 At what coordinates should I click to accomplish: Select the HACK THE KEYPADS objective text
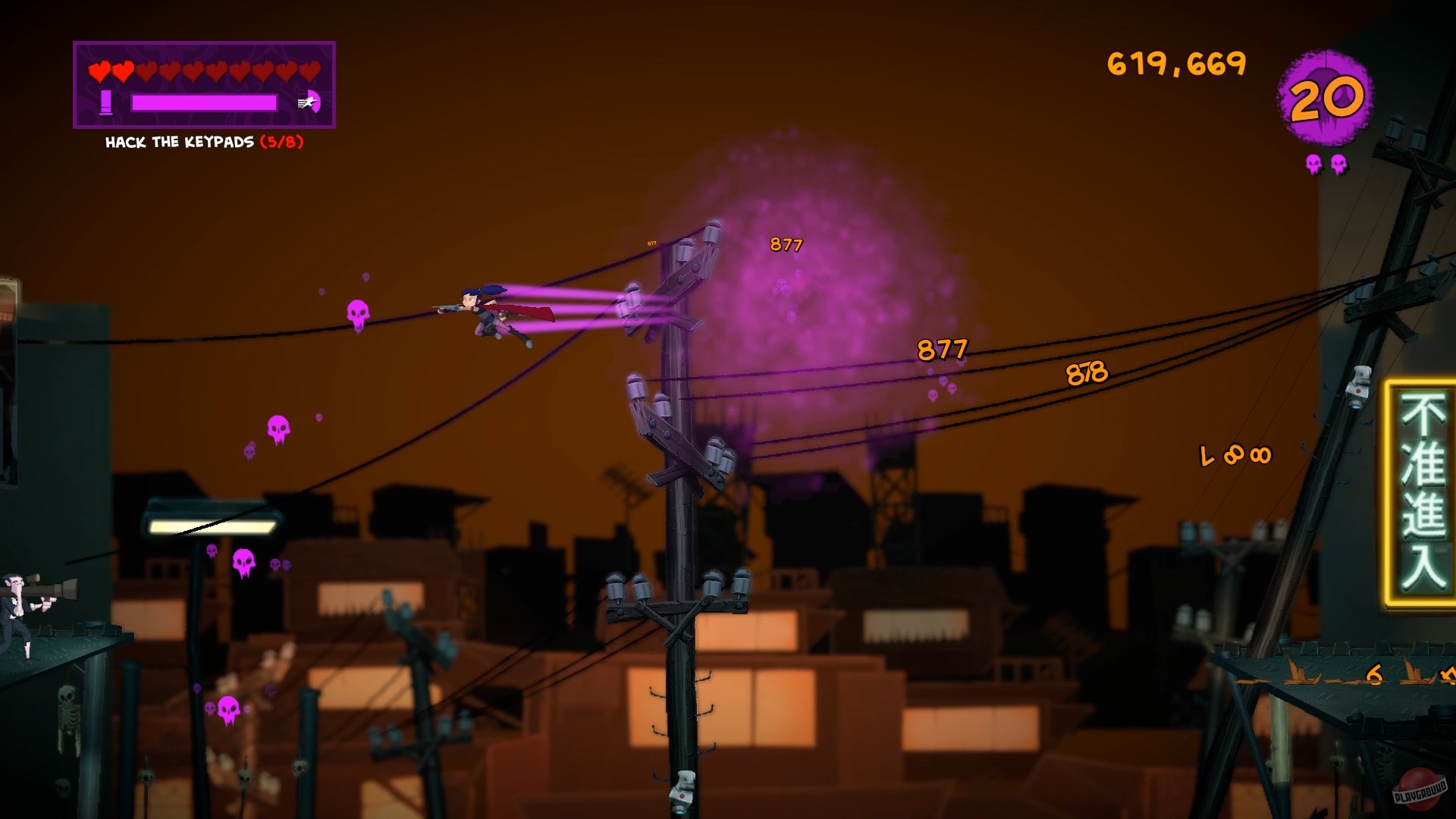(x=180, y=141)
